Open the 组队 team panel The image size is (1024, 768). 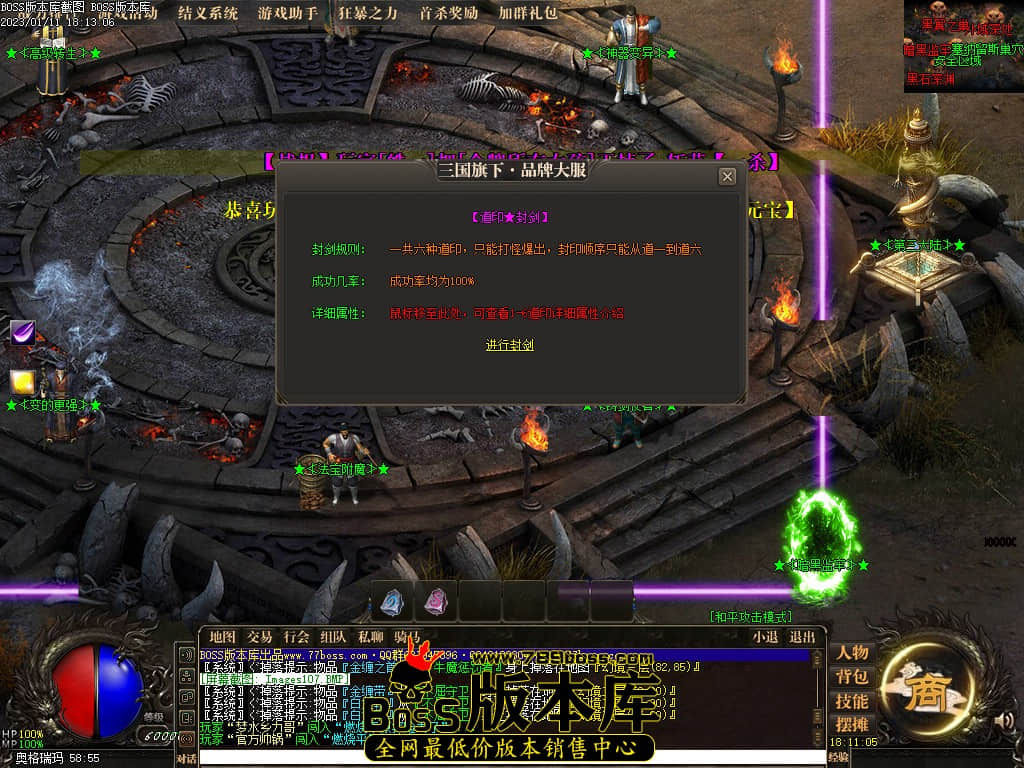pyautogui.click(x=333, y=637)
